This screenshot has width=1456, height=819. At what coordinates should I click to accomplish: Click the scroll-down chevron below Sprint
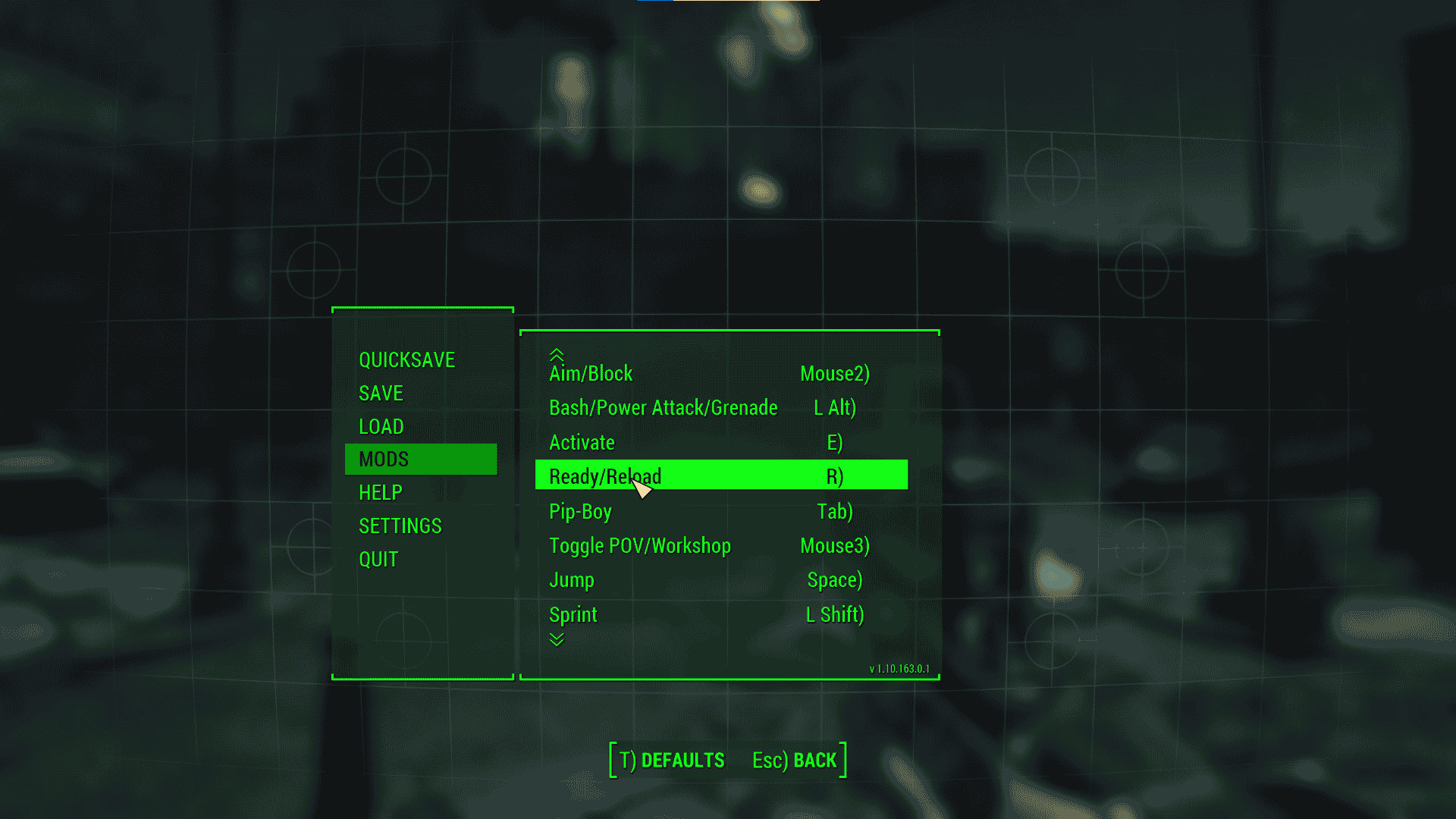[557, 639]
